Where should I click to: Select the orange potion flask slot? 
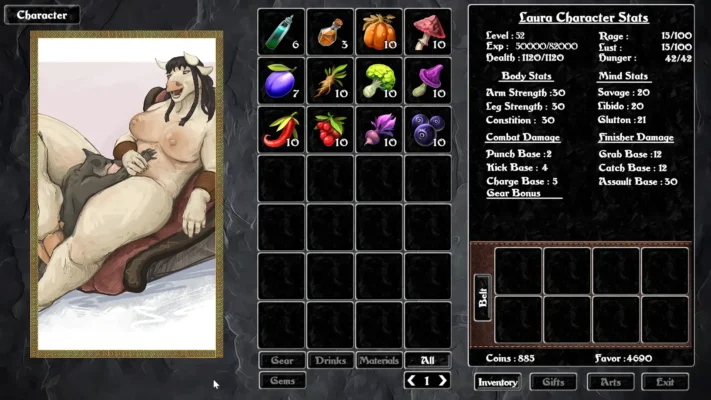[330, 32]
